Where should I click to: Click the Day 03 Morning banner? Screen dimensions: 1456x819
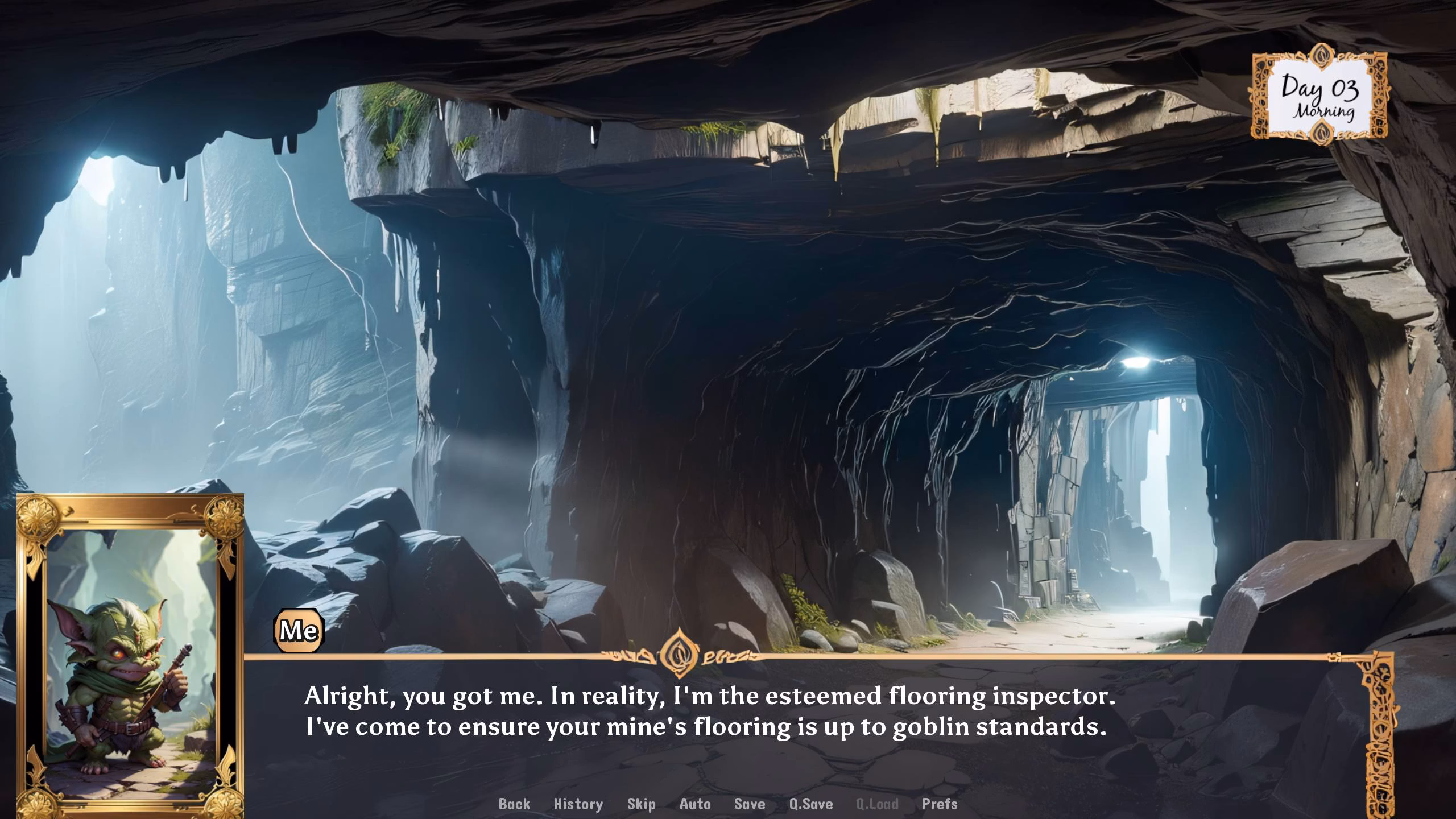(x=1320, y=96)
